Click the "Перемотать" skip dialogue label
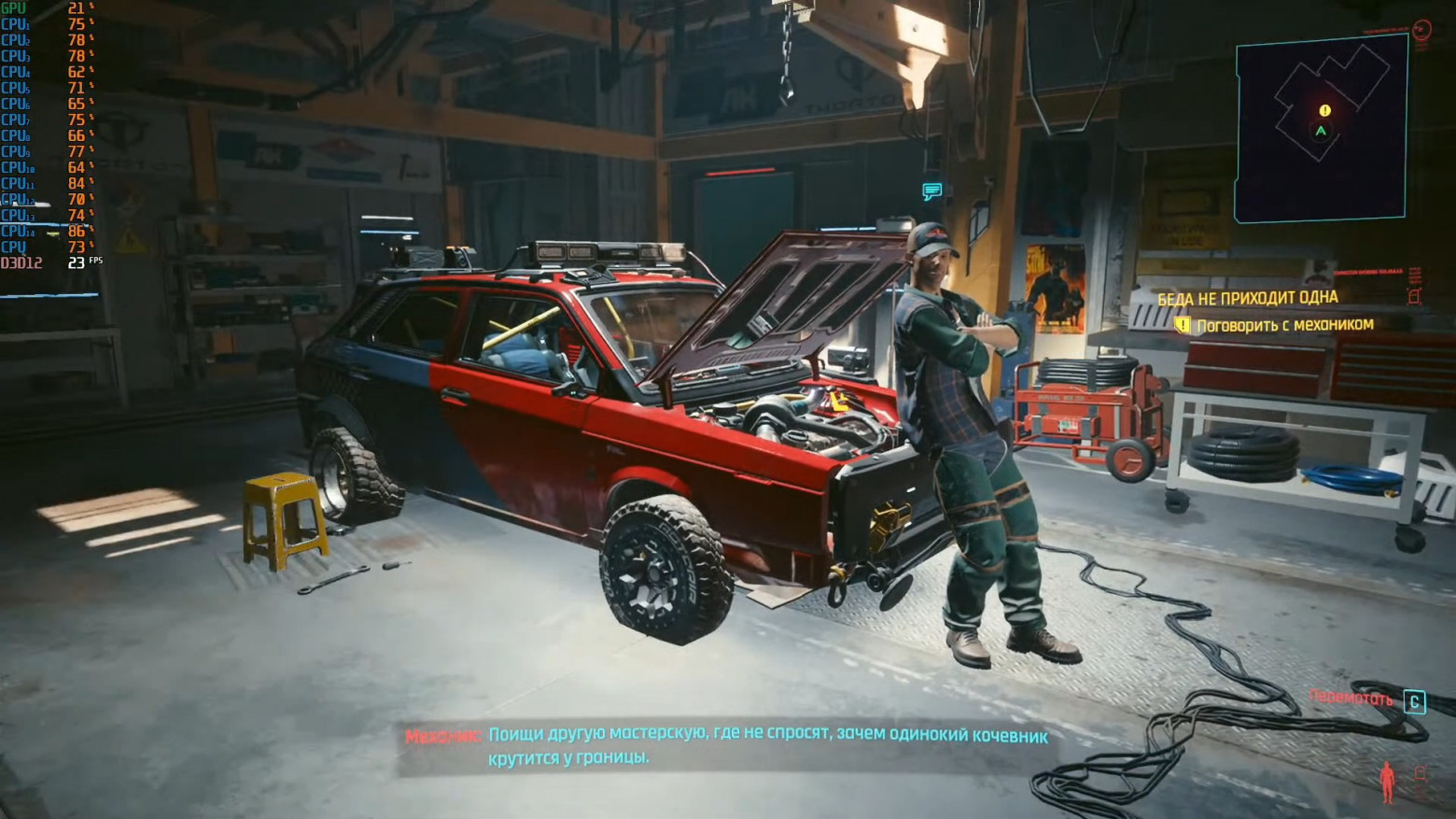1456x819 pixels. (x=1351, y=698)
